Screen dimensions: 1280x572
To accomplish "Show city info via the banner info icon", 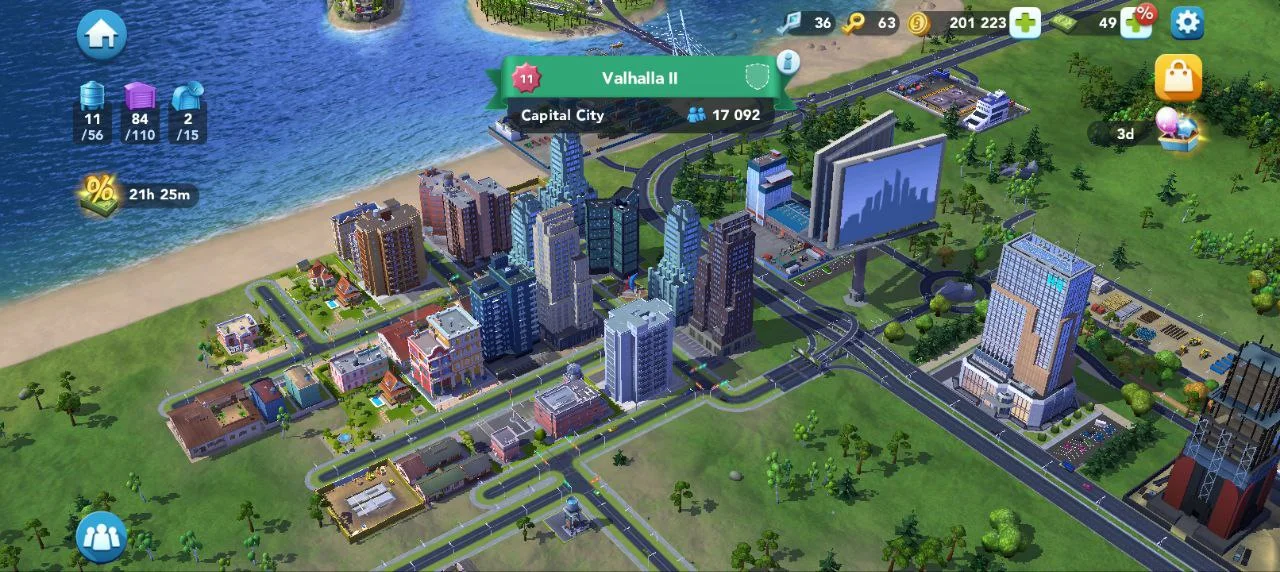I will tap(788, 61).
